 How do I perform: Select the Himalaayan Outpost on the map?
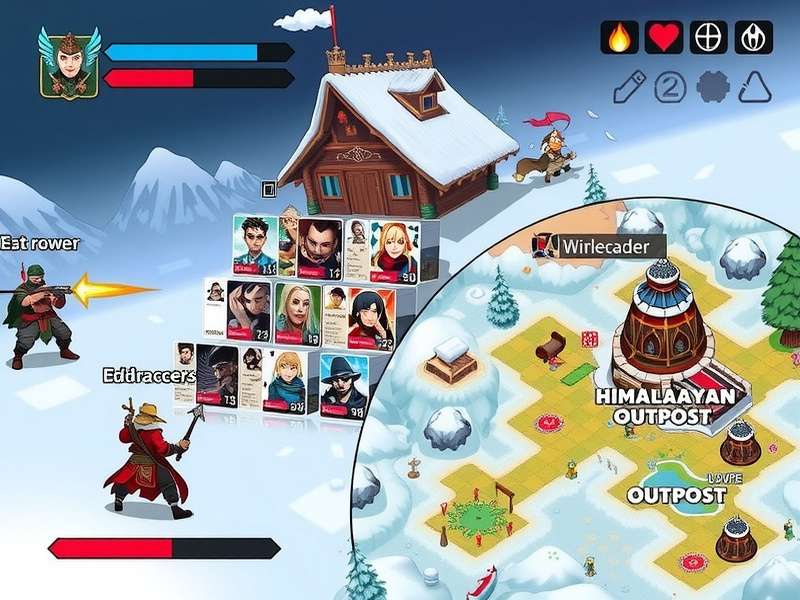[x=664, y=405]
